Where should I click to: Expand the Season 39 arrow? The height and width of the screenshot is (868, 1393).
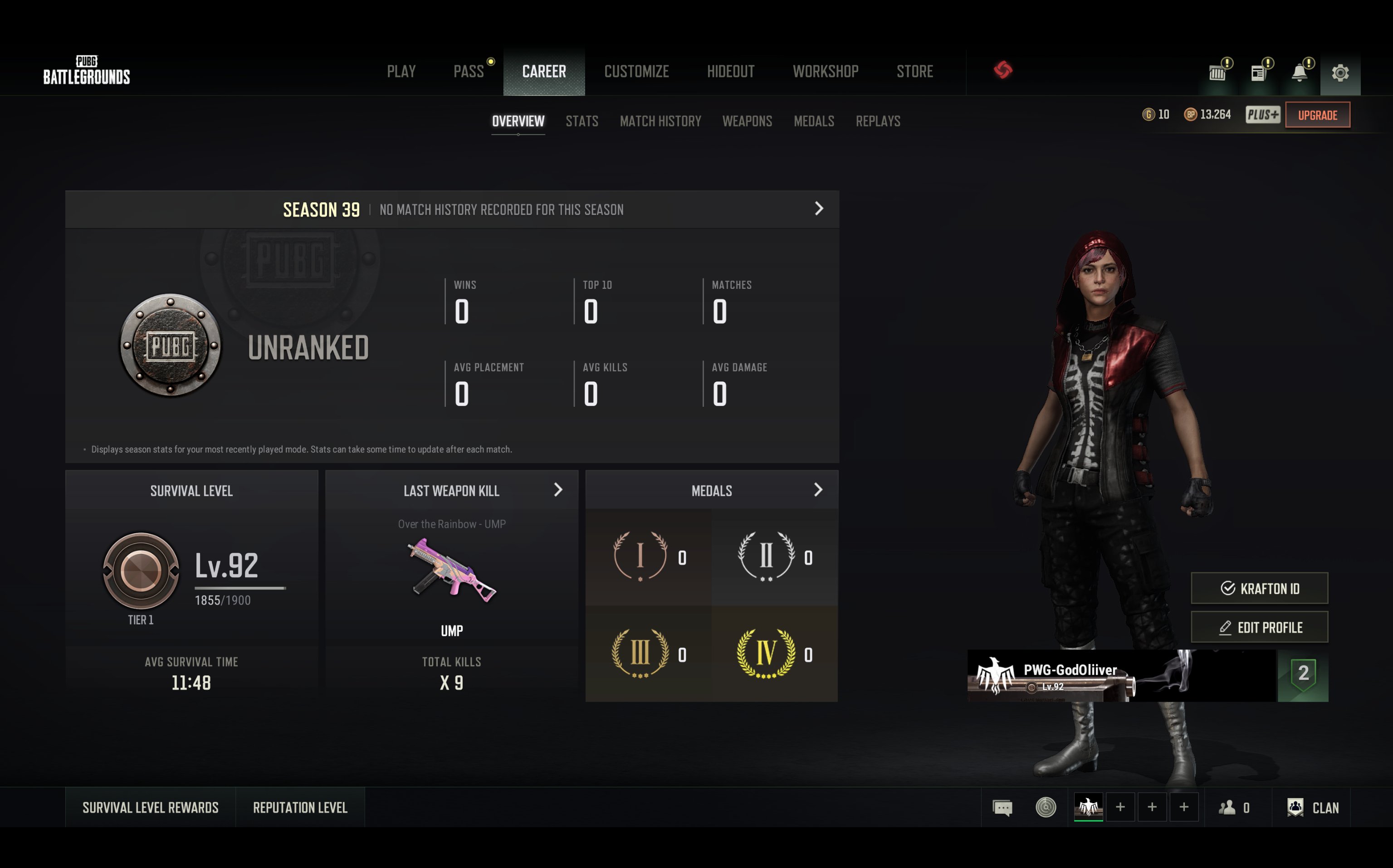[819, 209]
